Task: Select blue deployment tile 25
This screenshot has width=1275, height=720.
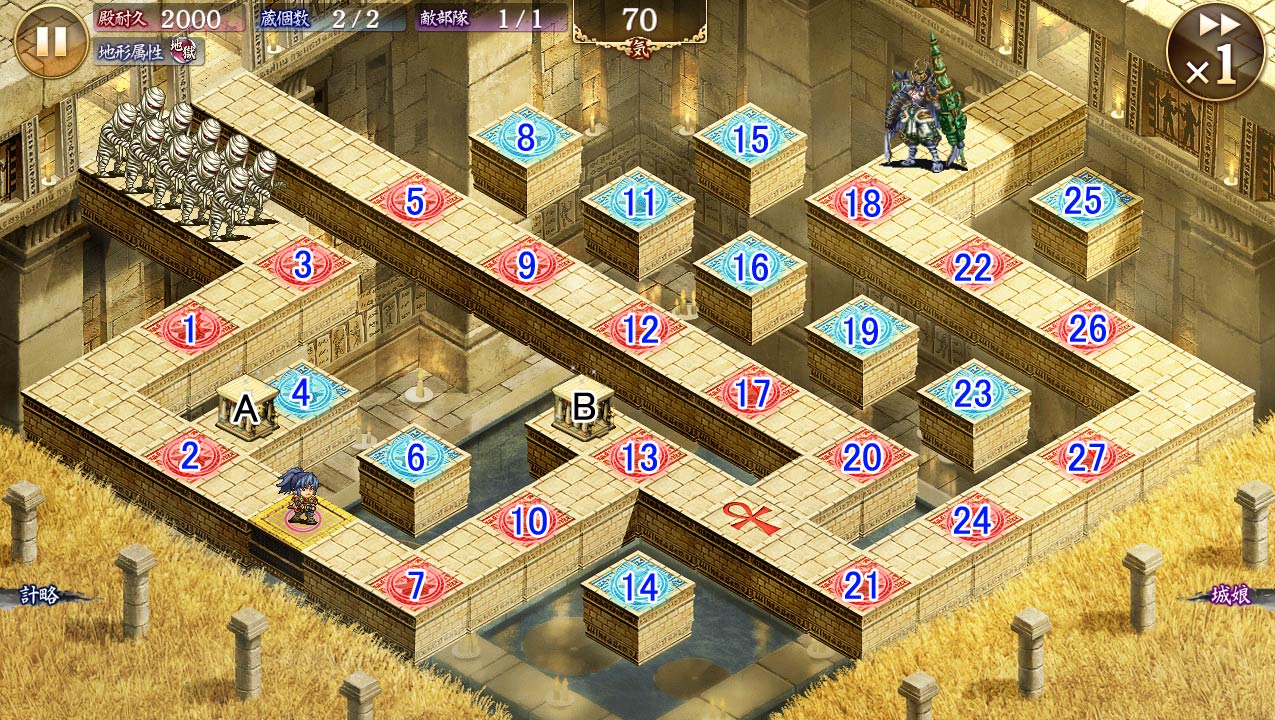Action: click(1084, 202)
